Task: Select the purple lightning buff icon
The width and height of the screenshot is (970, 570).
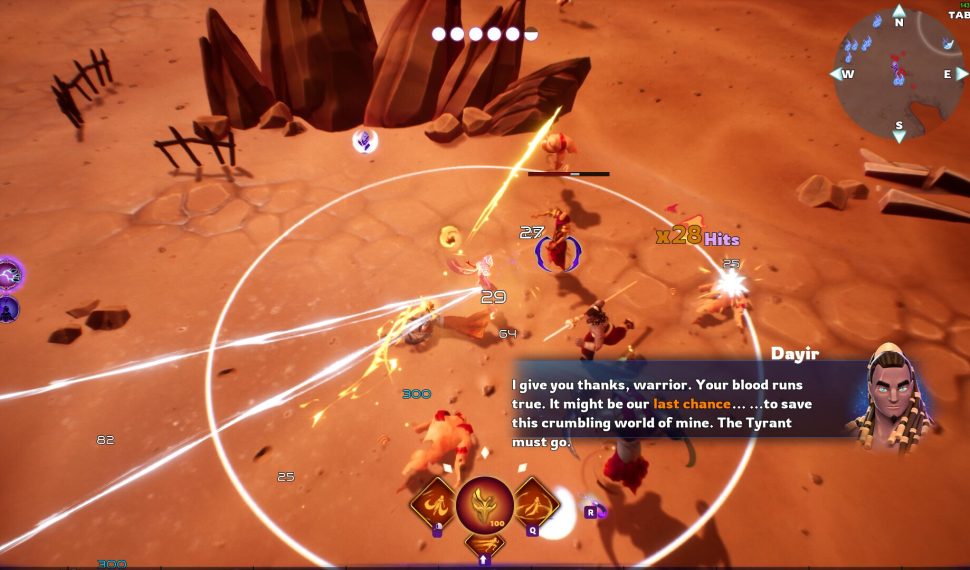Action: pos(10,273)
